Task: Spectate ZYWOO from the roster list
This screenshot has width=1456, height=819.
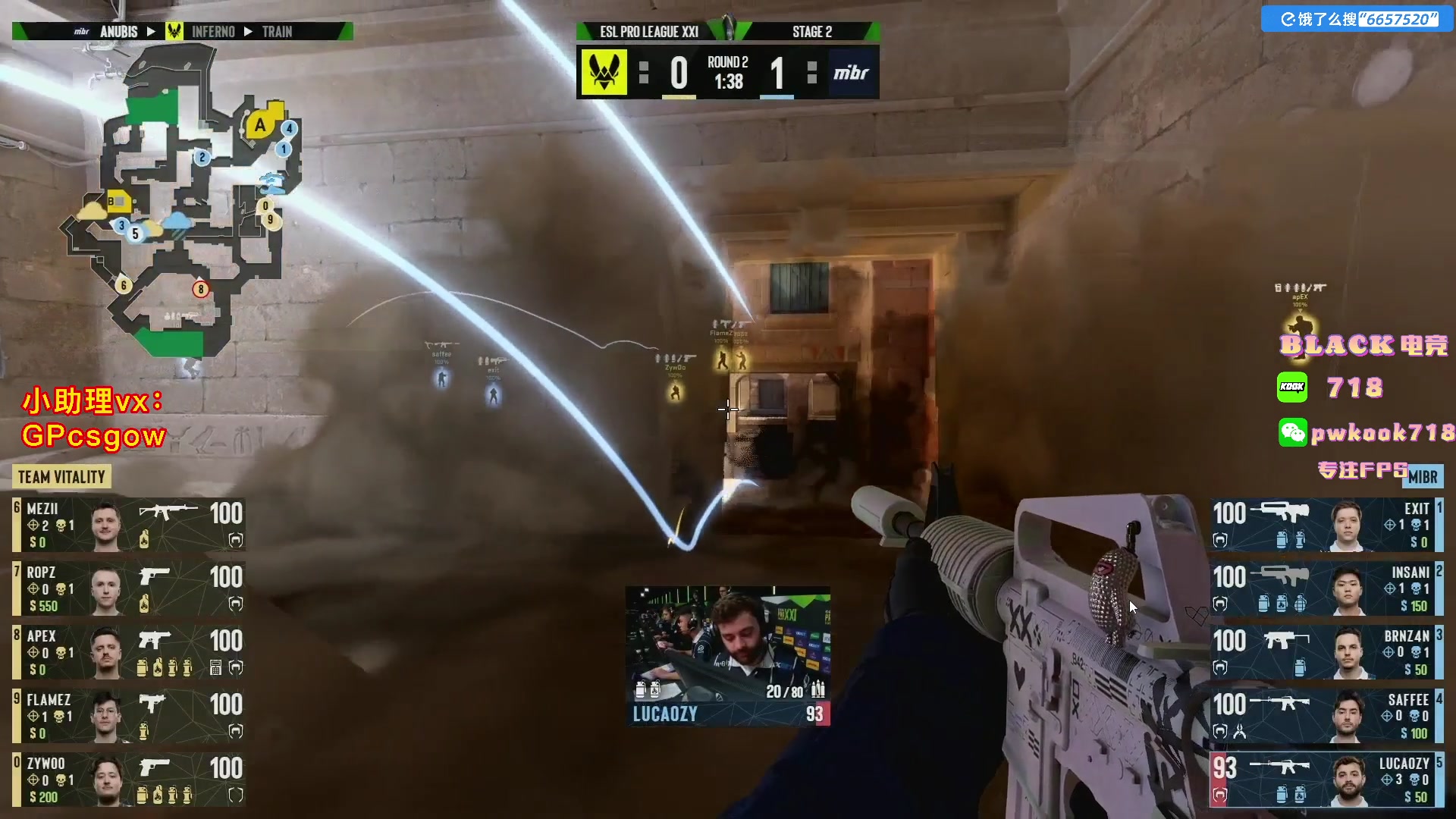Action: (x=129, y=780)
